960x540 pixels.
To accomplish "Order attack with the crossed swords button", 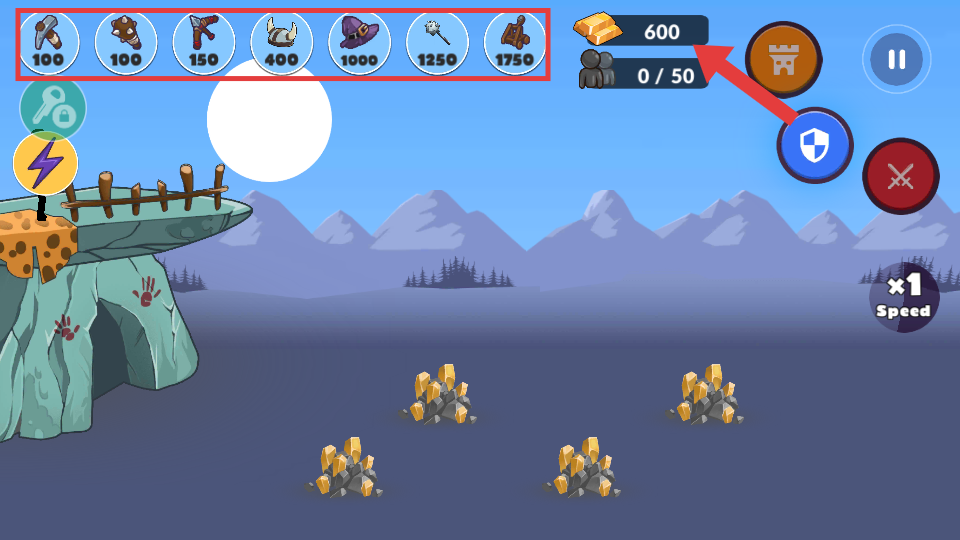I will click(900, 176).
